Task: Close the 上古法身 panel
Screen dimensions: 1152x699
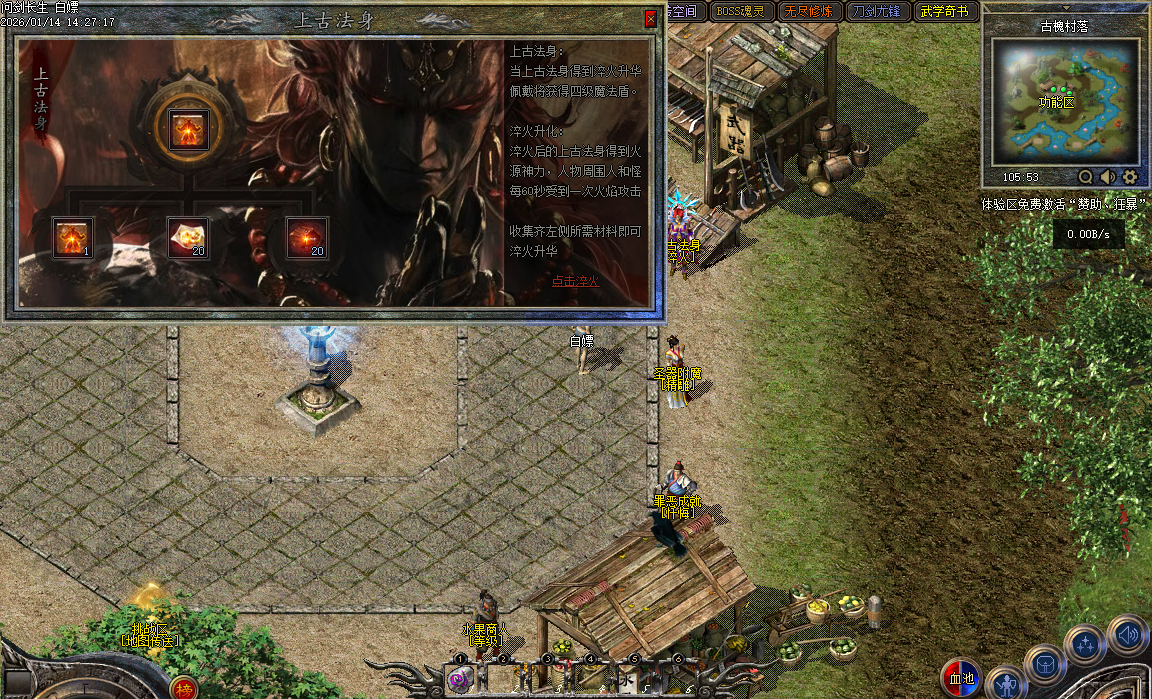Action: pos(651,18)
